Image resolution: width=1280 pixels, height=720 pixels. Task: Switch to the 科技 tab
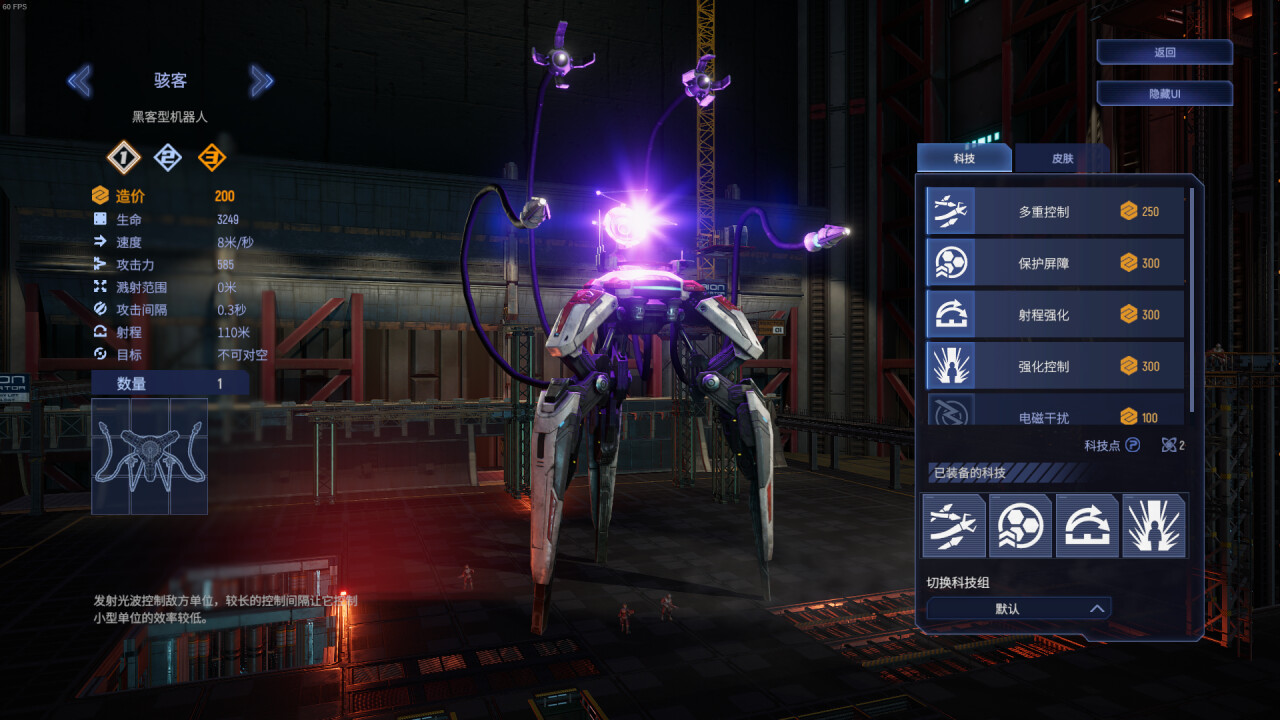pyautogui.click(x=963, y=158)
